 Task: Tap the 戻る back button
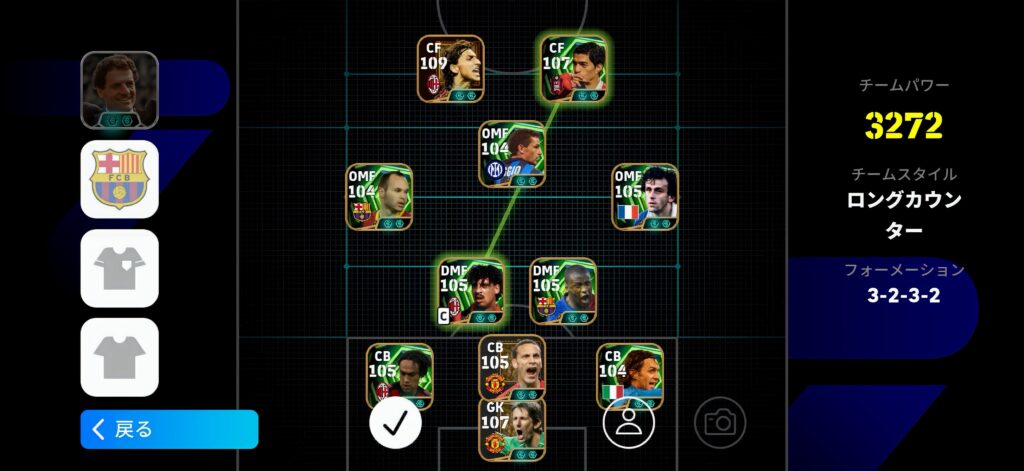click(169, 429)
